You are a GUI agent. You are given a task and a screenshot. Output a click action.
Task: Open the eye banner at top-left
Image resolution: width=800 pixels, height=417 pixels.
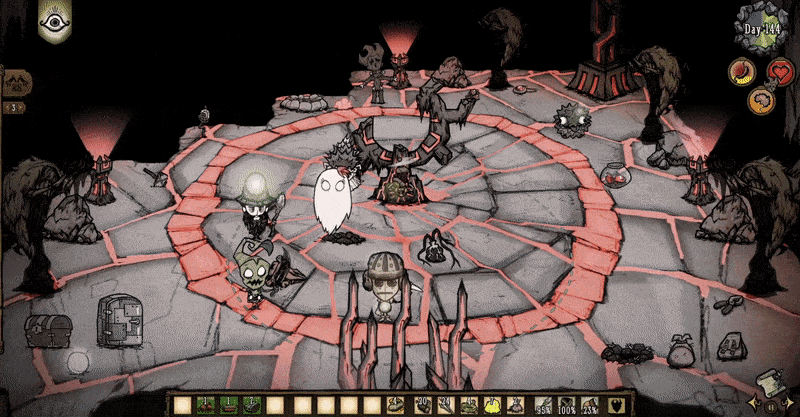53,20
